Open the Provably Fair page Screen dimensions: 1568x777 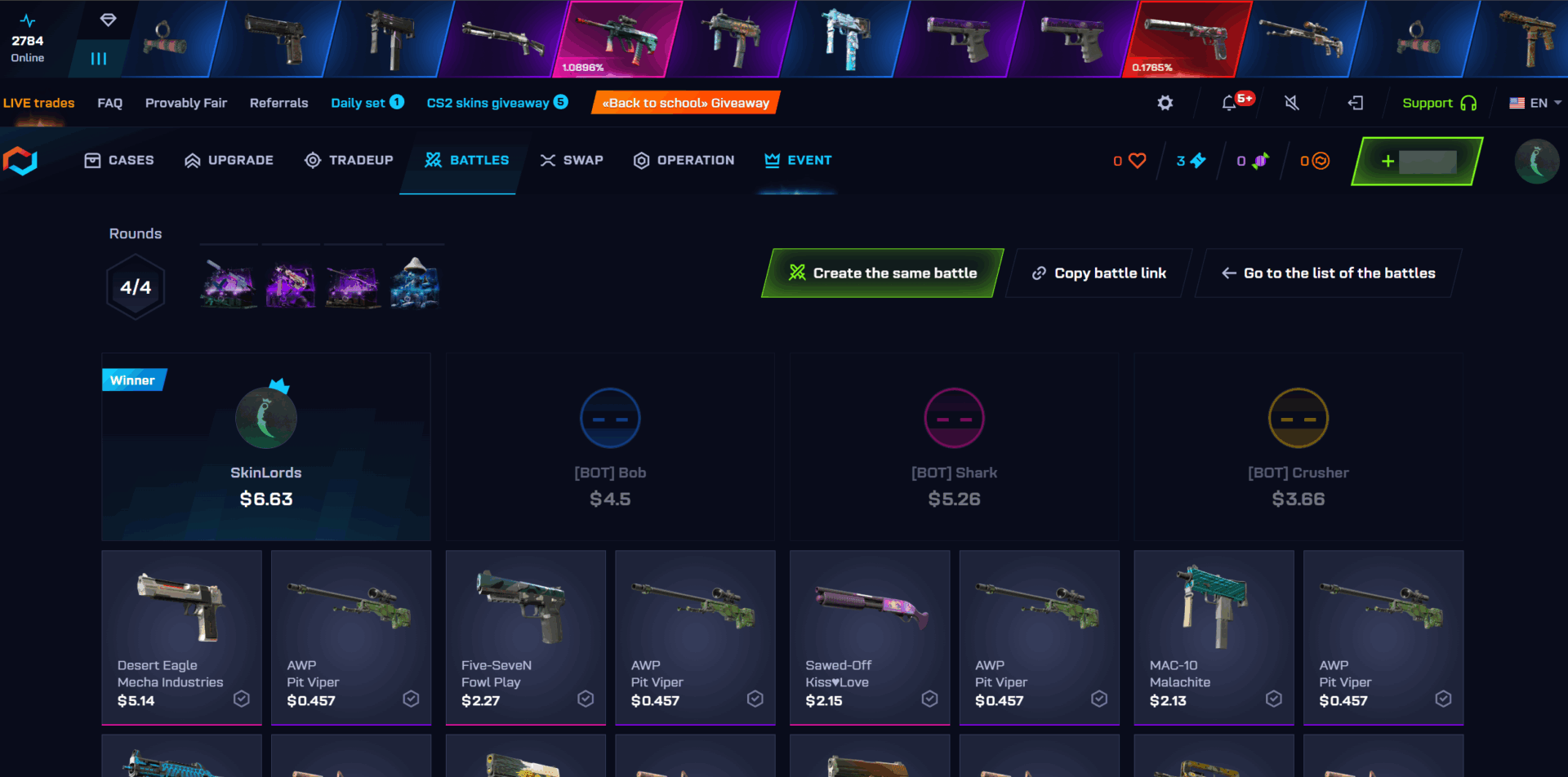tap(186, 103)
